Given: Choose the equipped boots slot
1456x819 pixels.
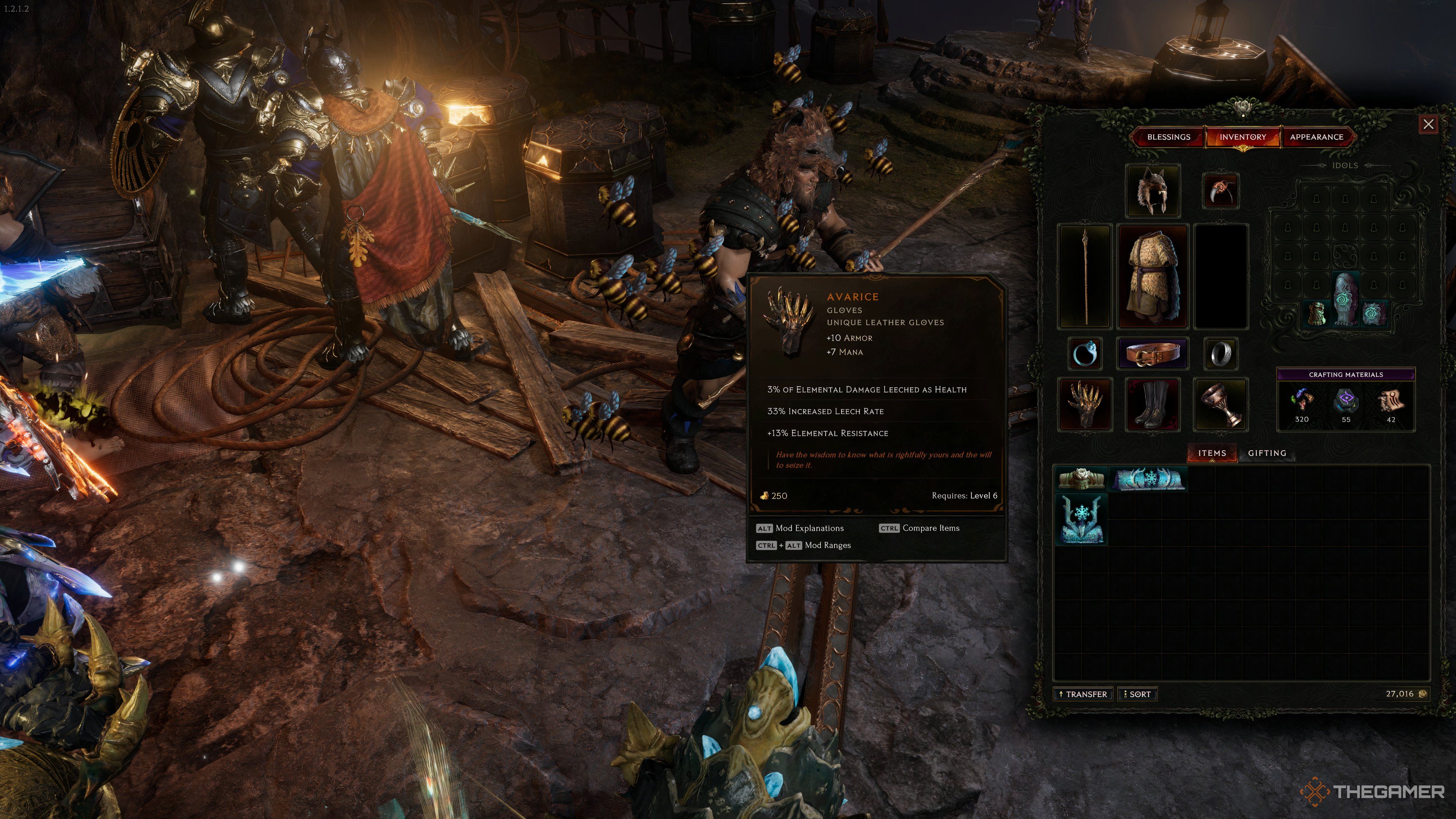Looking at the screenshot, I should pos(1153,404).
